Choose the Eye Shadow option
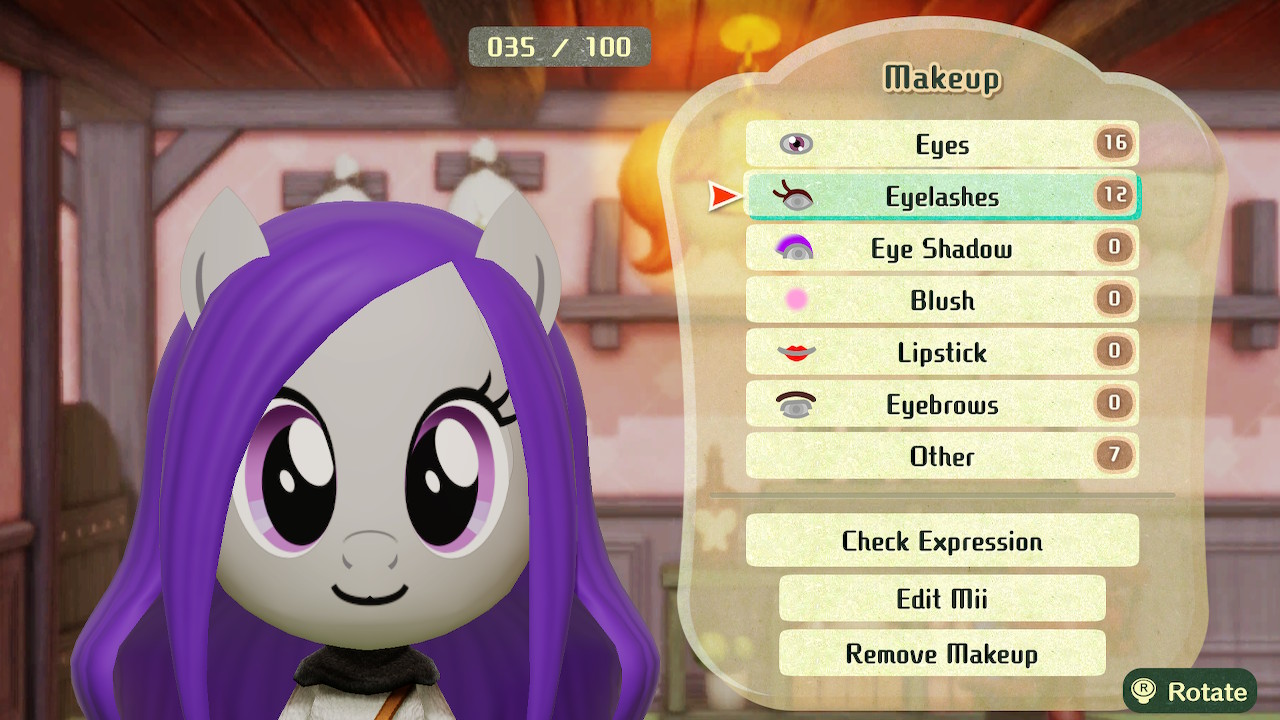The height and width of the screenshot is (720, 1280). pyautogui.click(x=942, y=248)
